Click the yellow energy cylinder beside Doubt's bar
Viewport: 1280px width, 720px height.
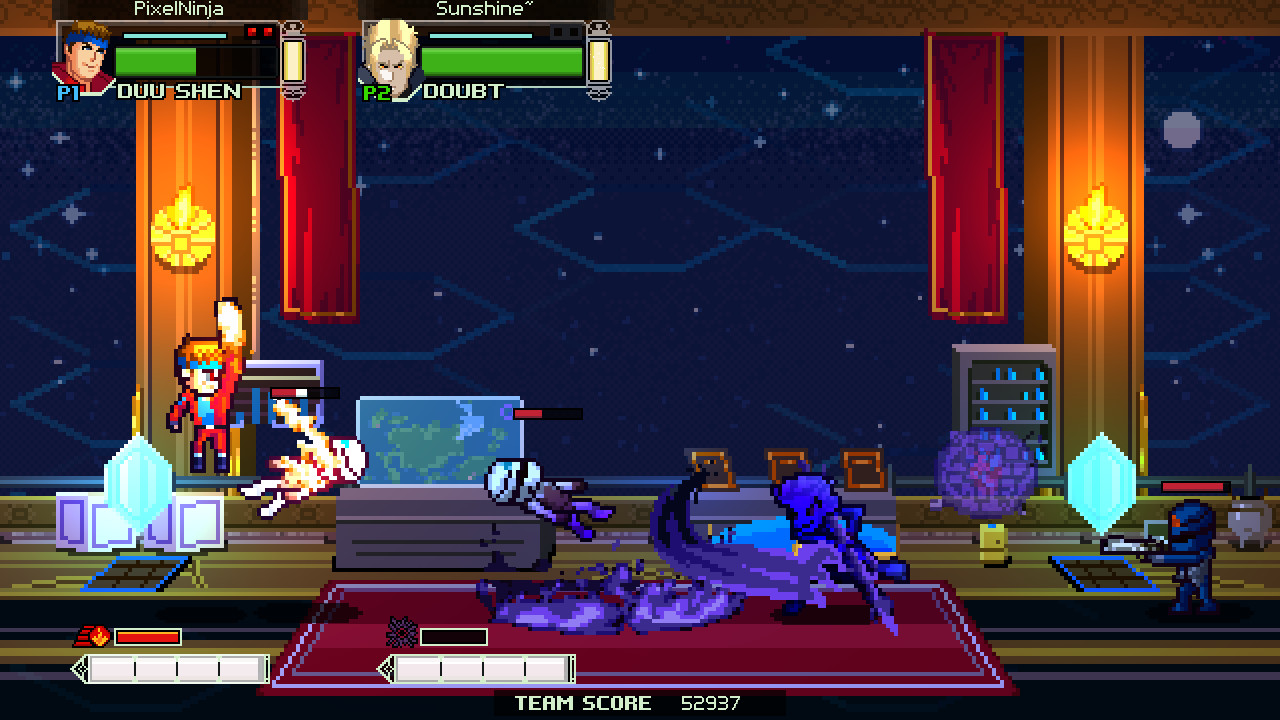coord(598,62)
